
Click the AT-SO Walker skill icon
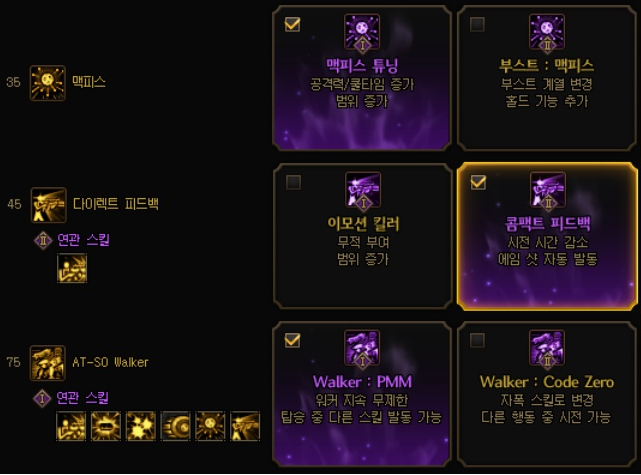(x=48, y=361)
